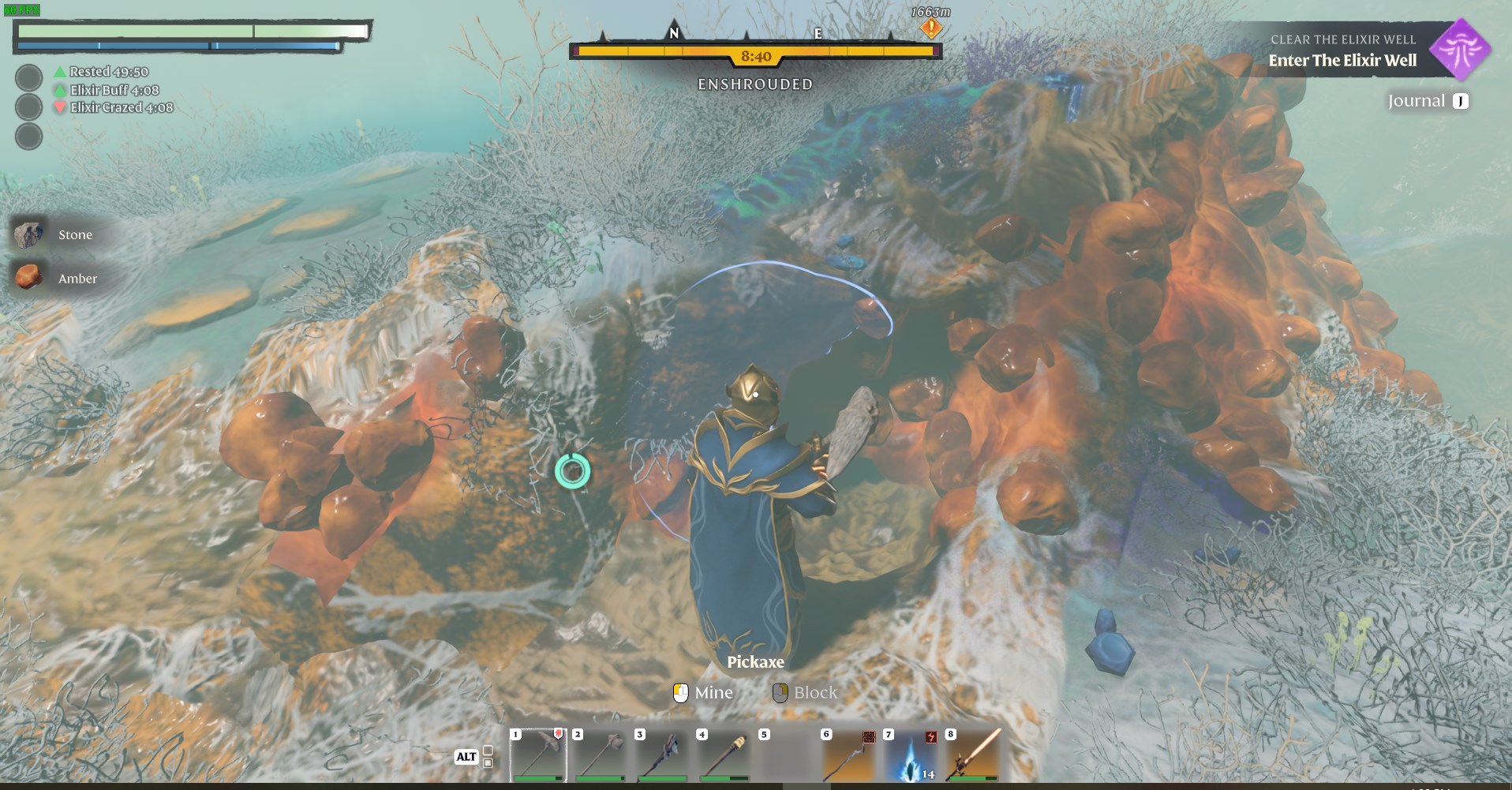Select the hammer in hotbar slot 2
The image size is (1512, 790).
point(601,755)
